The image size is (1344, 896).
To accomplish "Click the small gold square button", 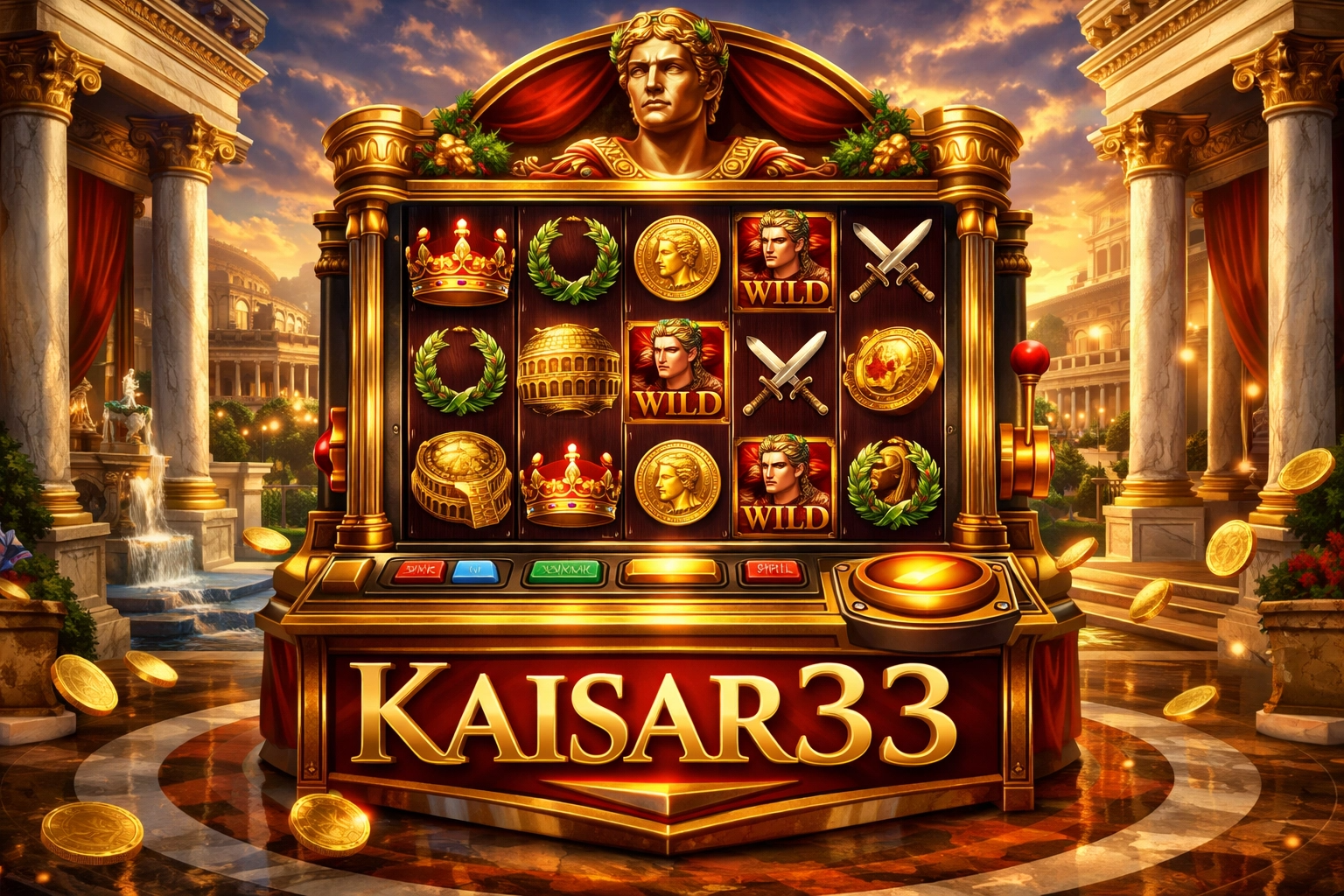I will (x=347, y=573).
